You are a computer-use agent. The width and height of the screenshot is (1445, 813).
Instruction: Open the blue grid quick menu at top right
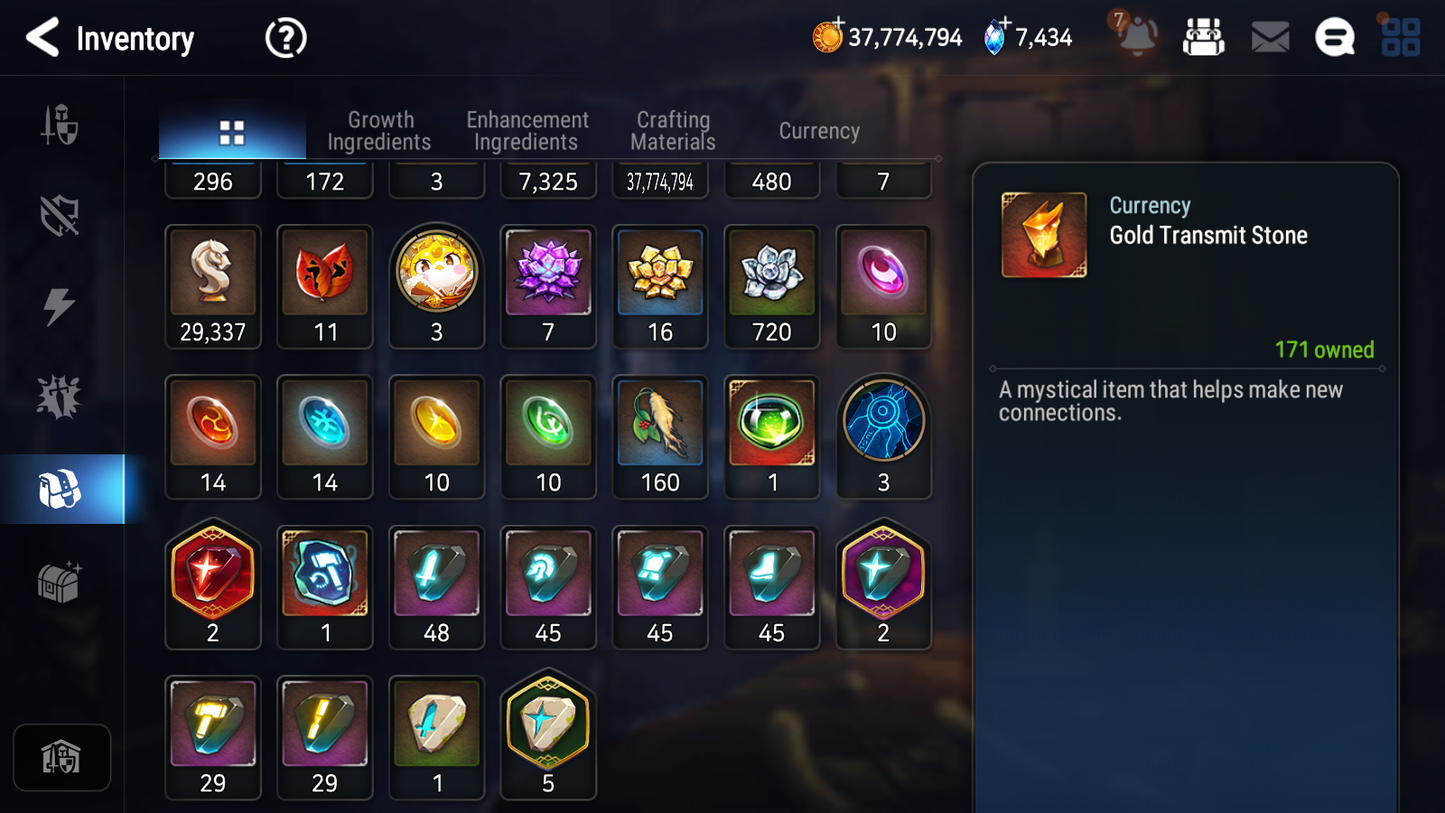(x=1400, y=35)
